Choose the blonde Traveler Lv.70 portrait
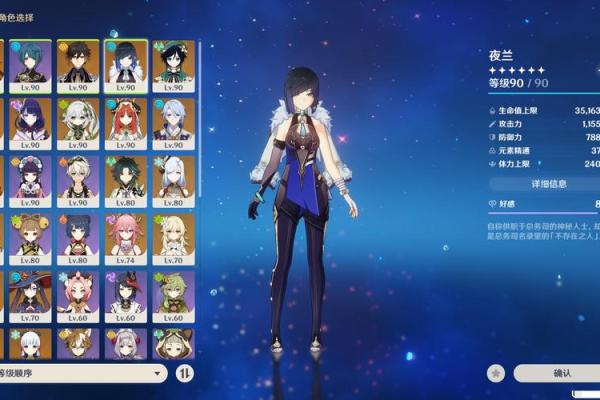Viewport: 600px width, 400px height. coord(174,237)
